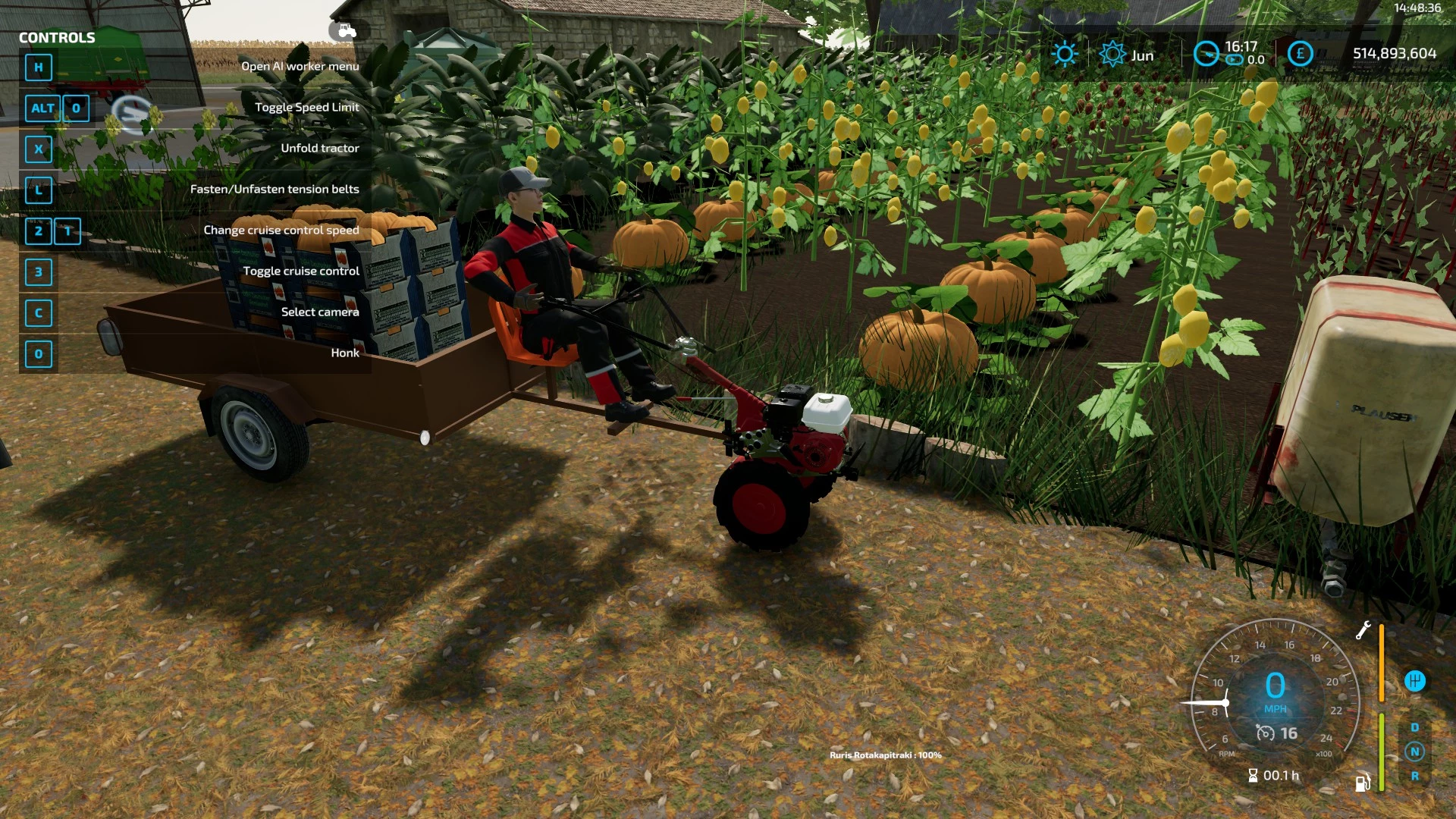This screenshot has width=1456, height=819.
Task: Click the time scale play arrow under the clock
Action: coord(1234,58)
